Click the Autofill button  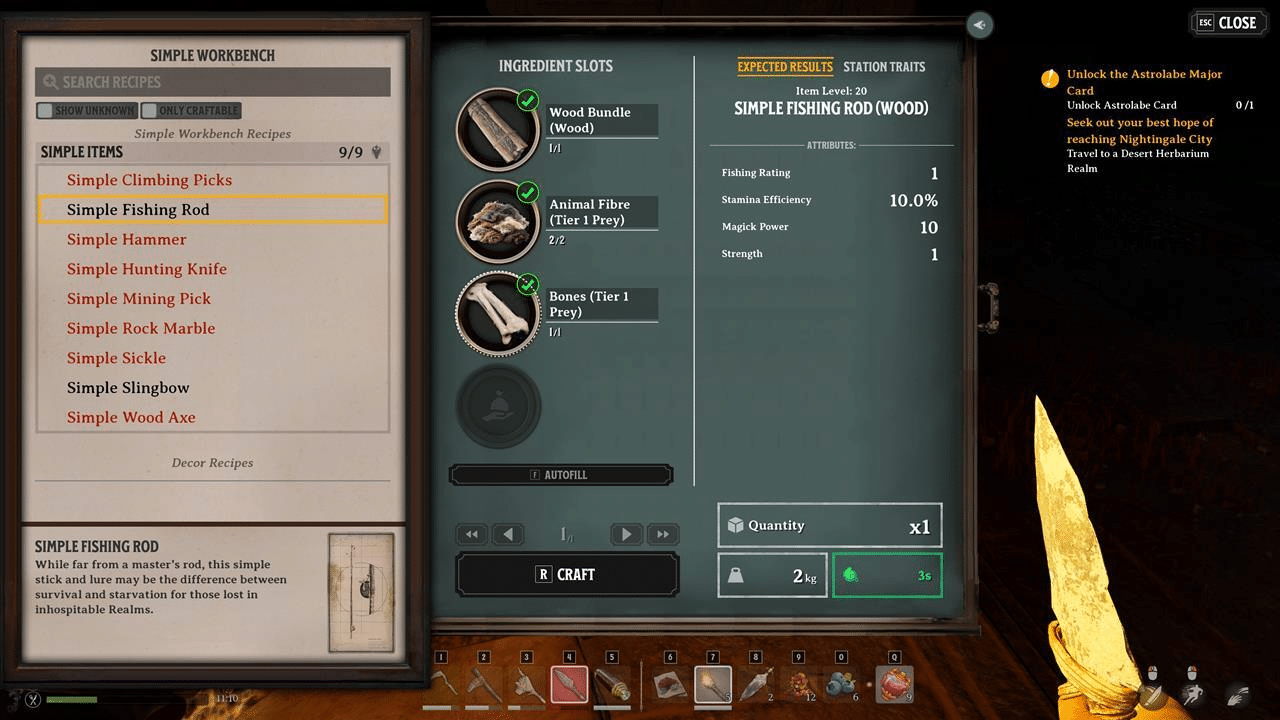[x=561, y=474]
